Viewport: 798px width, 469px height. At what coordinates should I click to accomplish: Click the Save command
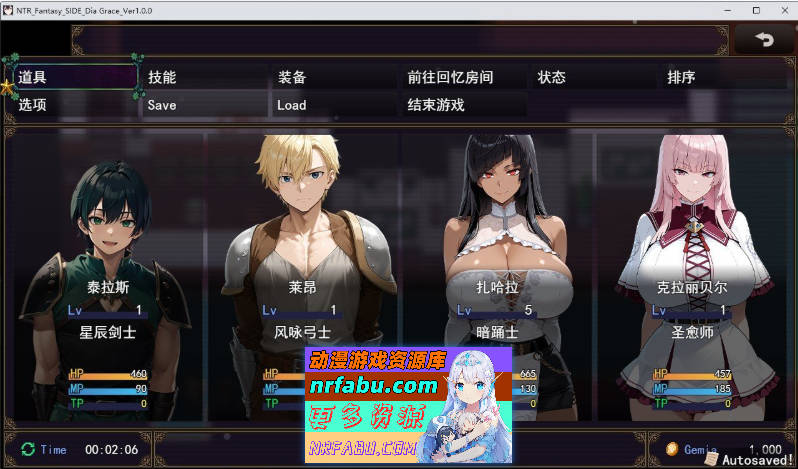click(x=203, y=105)
